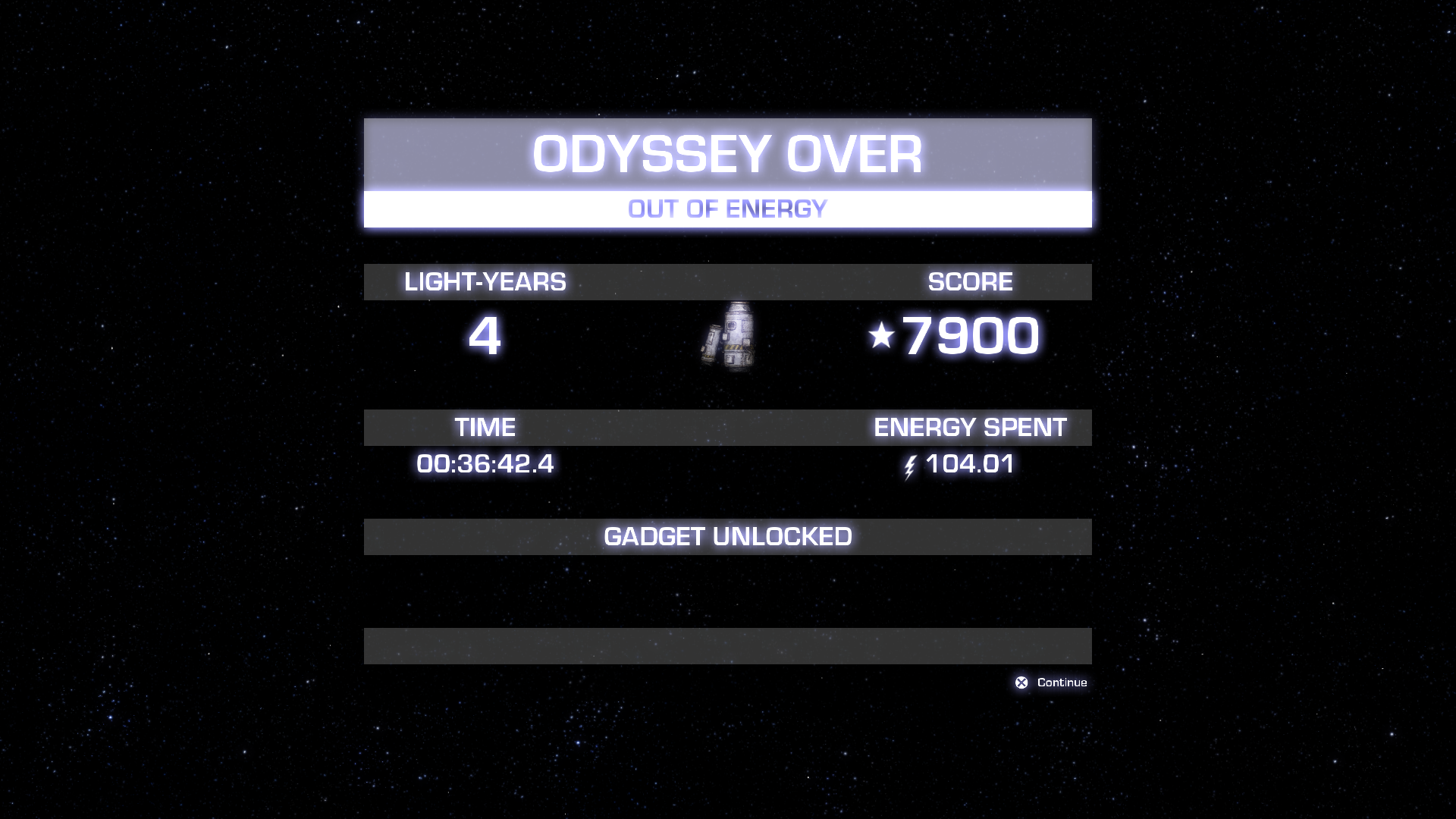Expand the empty bar below the gadget area
Viewport: 1456px width, 819px height.
(x=727, y=645)
